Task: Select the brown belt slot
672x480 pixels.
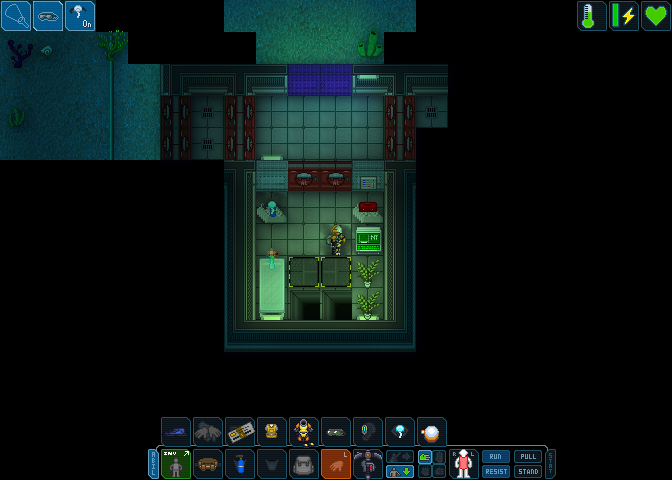Action: coord(208,464)
